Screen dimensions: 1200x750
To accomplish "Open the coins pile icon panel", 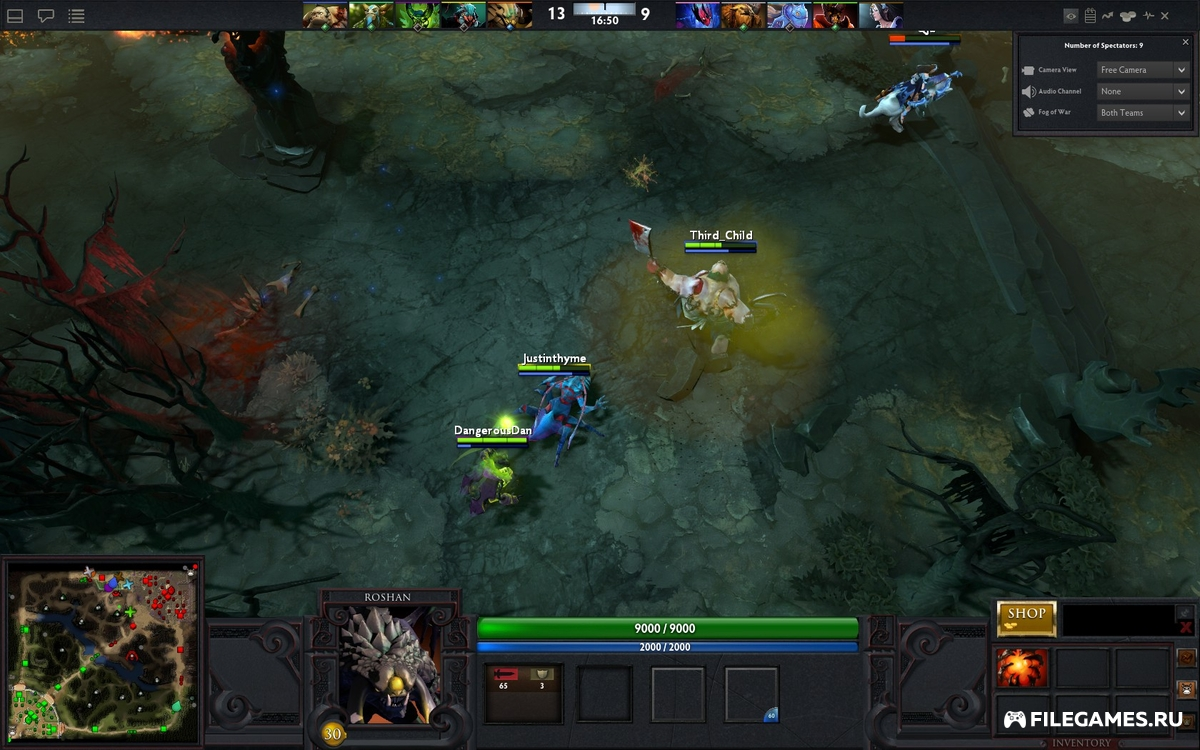I will click(1128, 16).
